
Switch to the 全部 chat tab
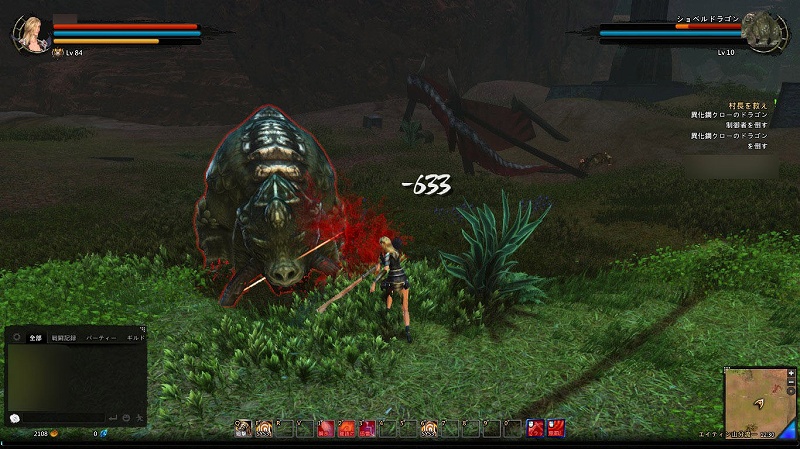pos(36,339)
